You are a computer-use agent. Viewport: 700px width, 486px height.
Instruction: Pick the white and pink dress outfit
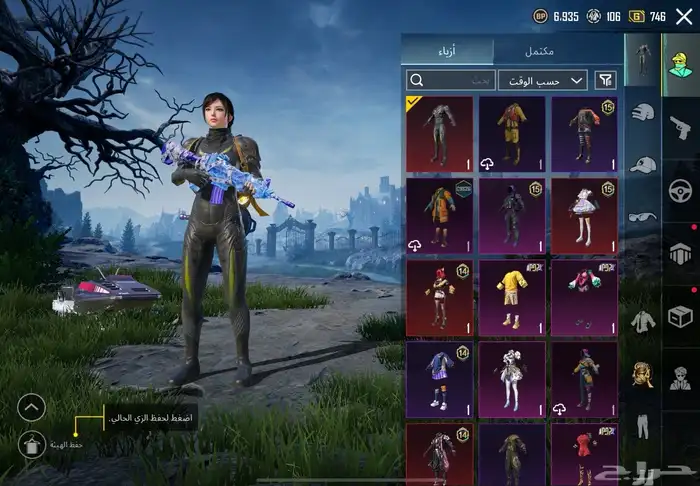pos(584,215)
